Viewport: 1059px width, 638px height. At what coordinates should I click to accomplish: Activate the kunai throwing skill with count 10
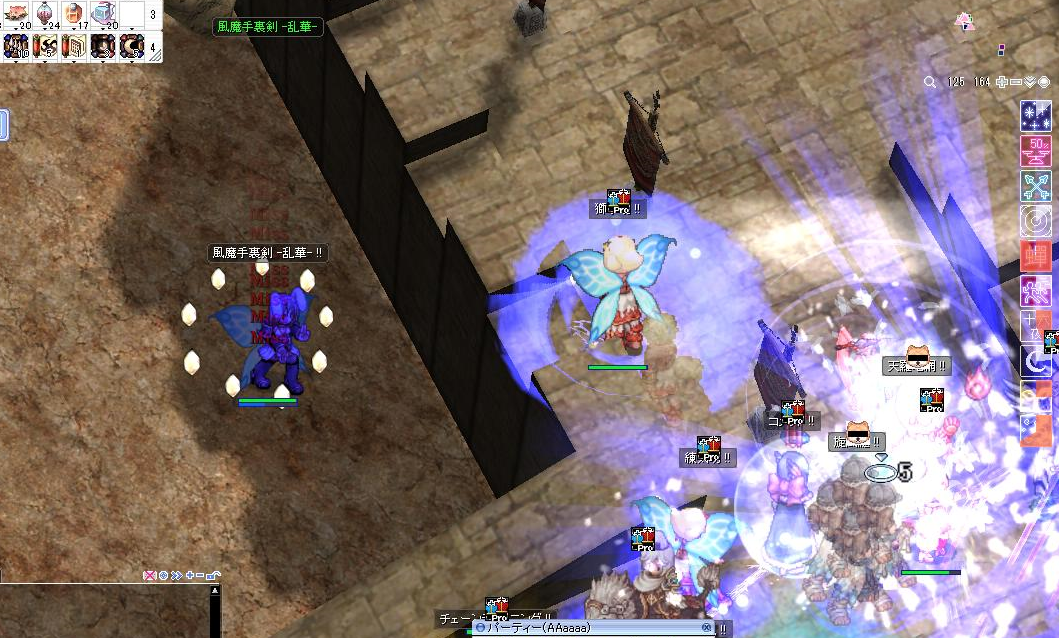(x=17, y=45)
